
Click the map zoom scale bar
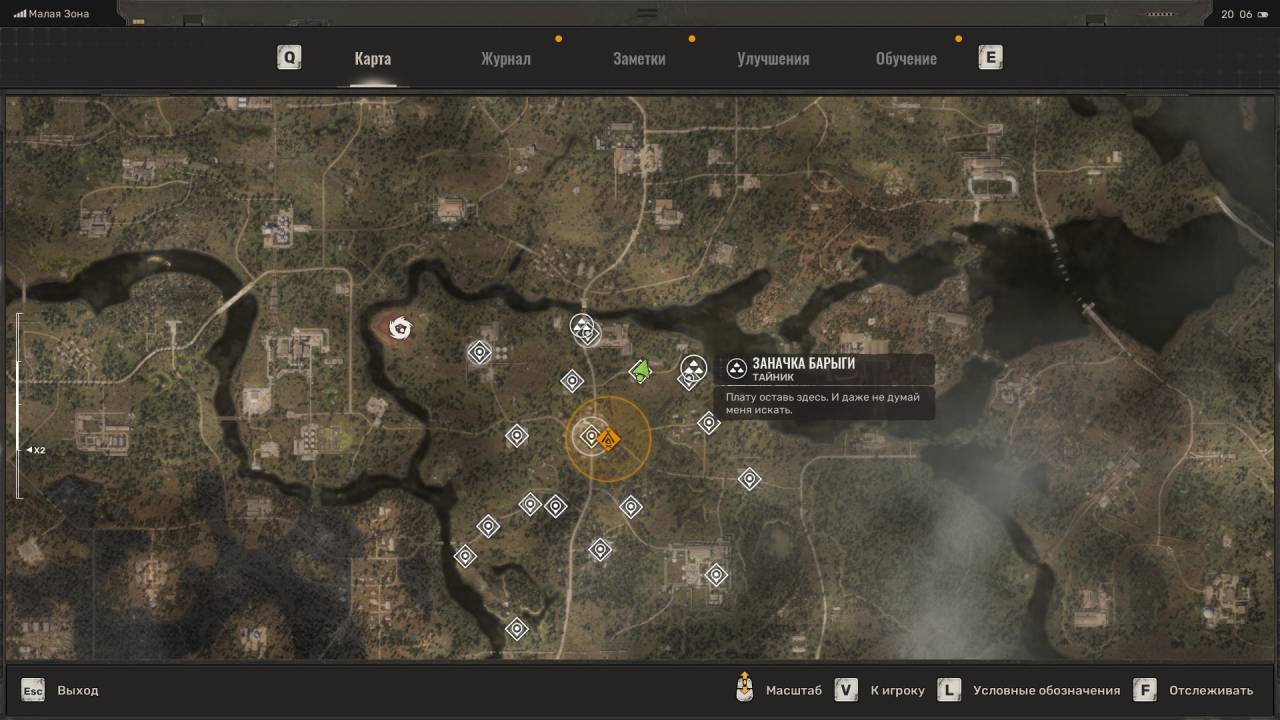[x=18, y=405]
